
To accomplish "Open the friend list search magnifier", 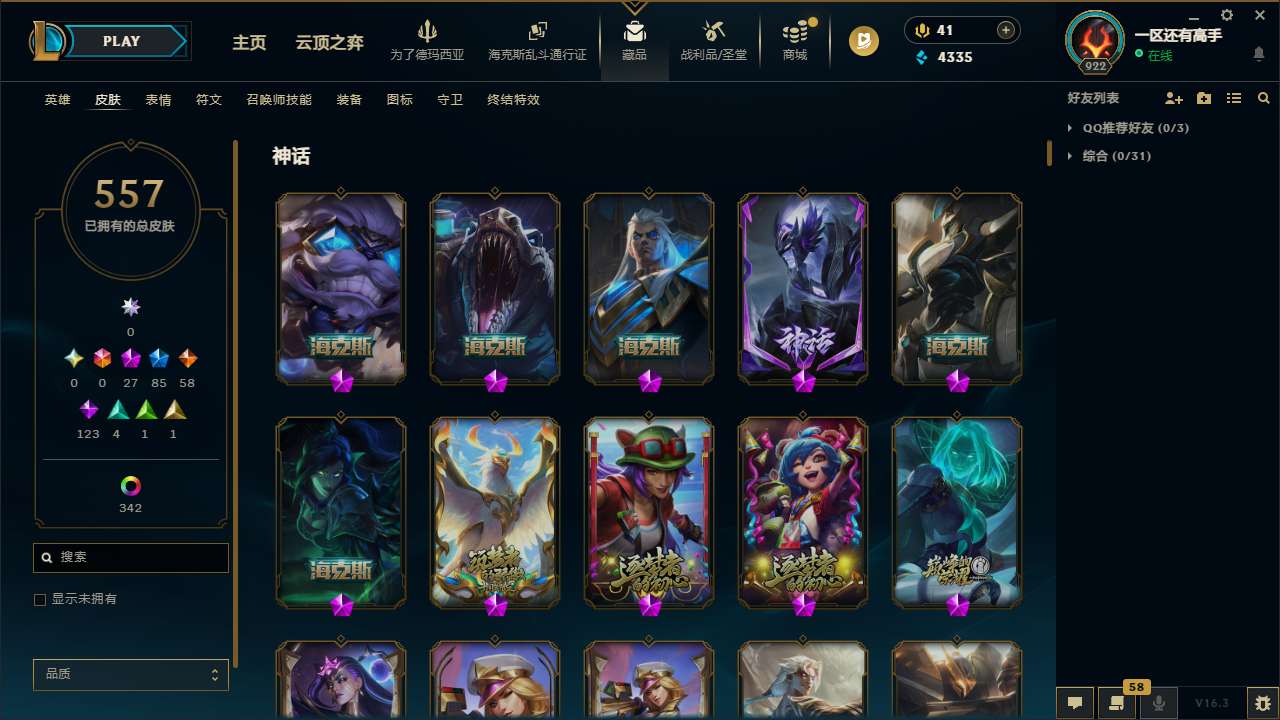I will click(x=1263, y=98).
